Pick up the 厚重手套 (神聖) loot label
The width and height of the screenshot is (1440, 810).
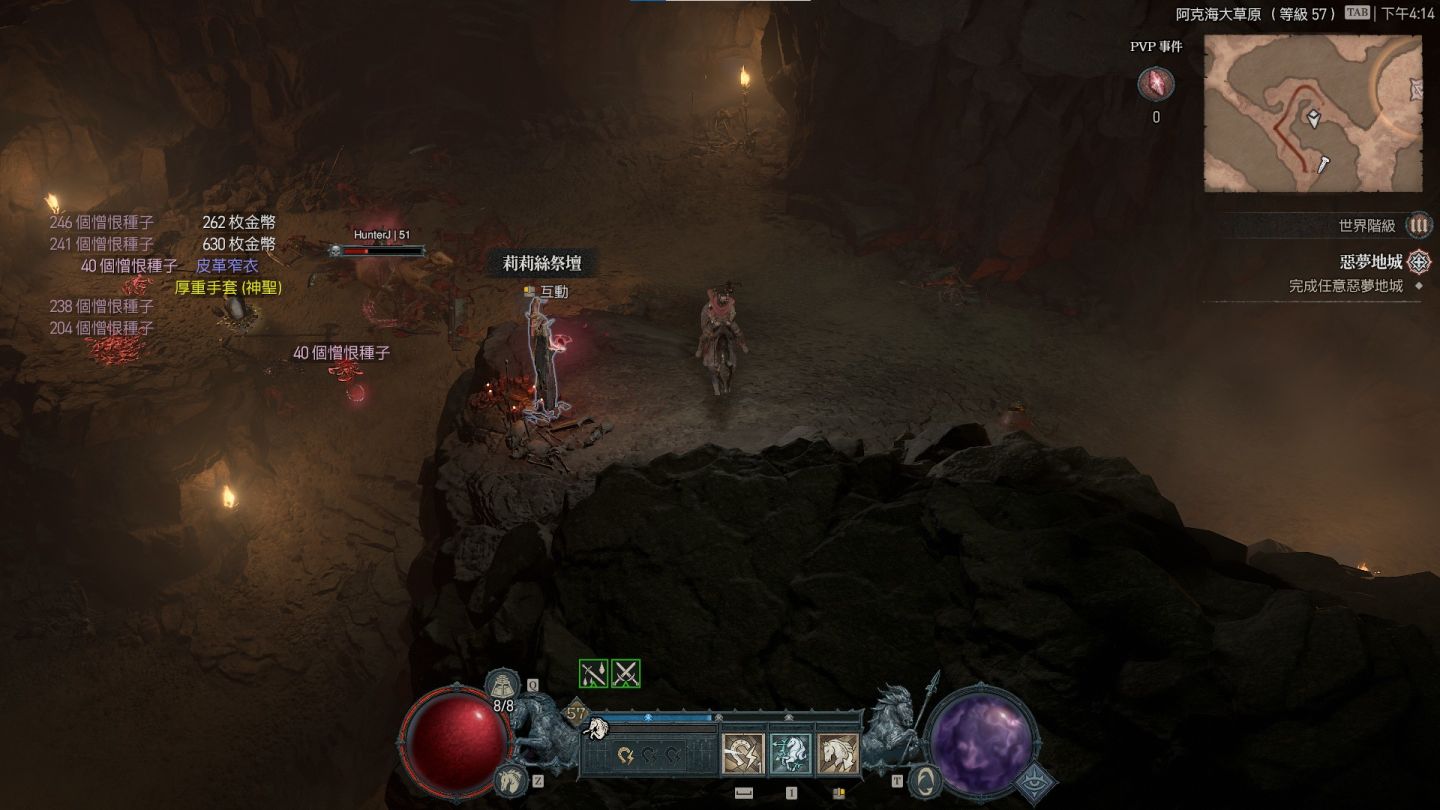pyautogui.click(x=228, y=287)
